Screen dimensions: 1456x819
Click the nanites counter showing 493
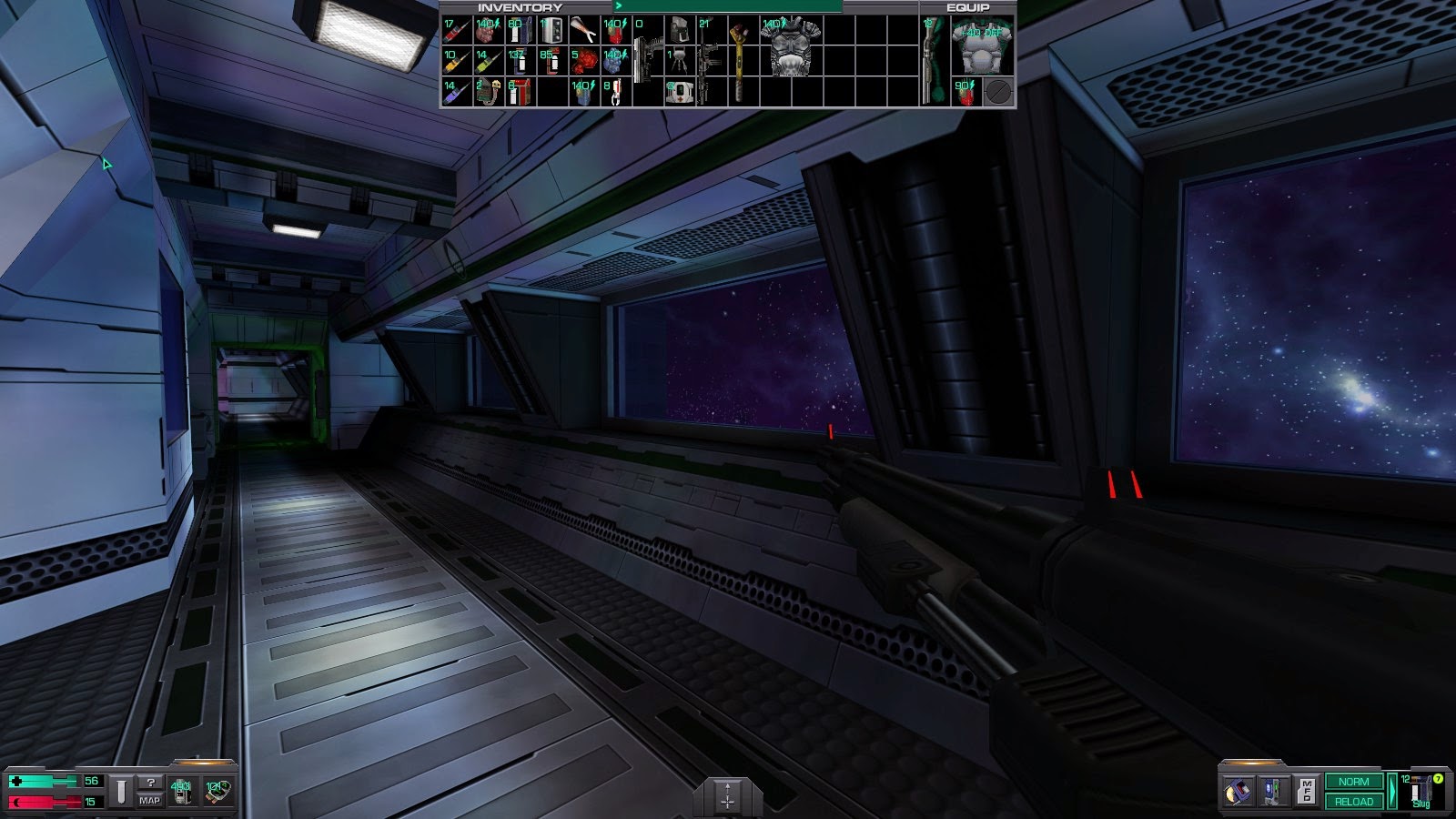pyautogui.click(x=182, y=790)
